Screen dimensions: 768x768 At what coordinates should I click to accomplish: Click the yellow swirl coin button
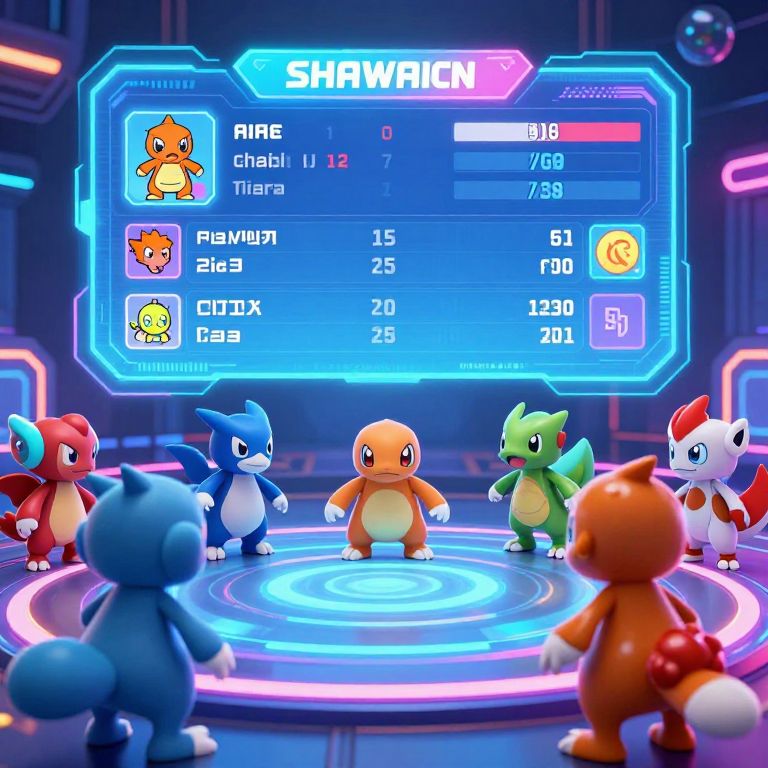617,251
